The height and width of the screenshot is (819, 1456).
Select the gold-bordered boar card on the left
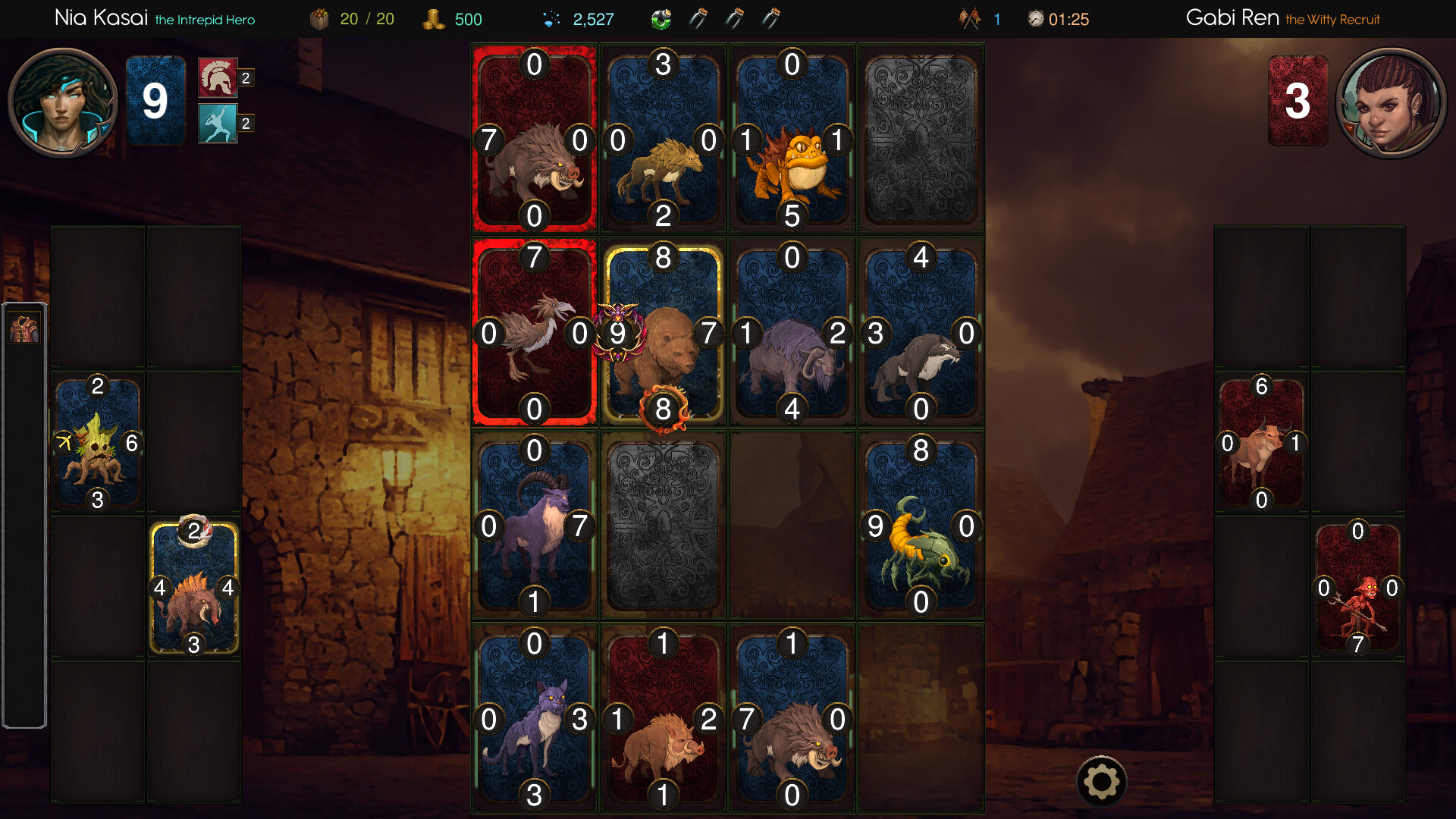pyautogui.click(x=194, y=585)
